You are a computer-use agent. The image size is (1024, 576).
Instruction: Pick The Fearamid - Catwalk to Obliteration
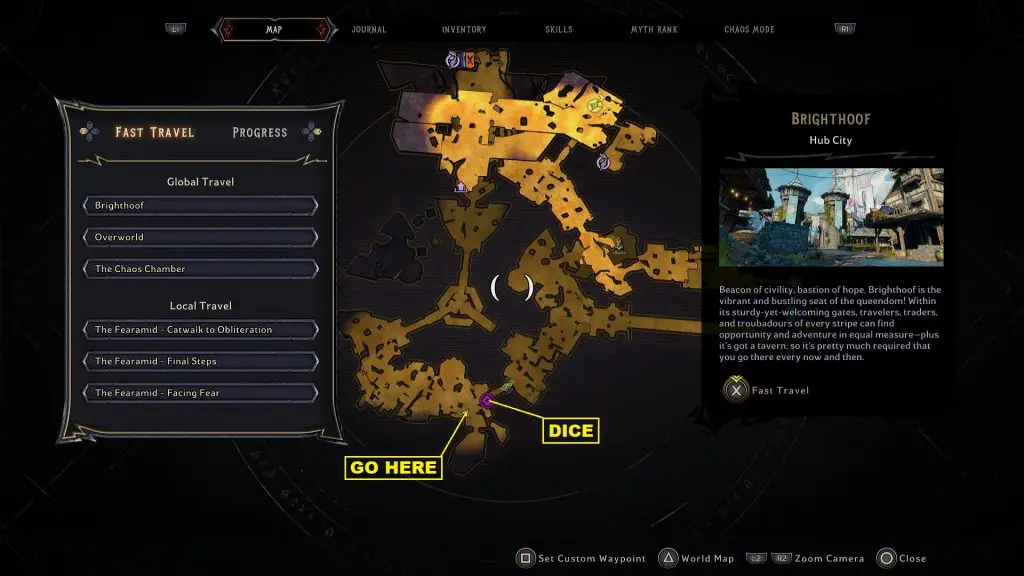[200, 330]
